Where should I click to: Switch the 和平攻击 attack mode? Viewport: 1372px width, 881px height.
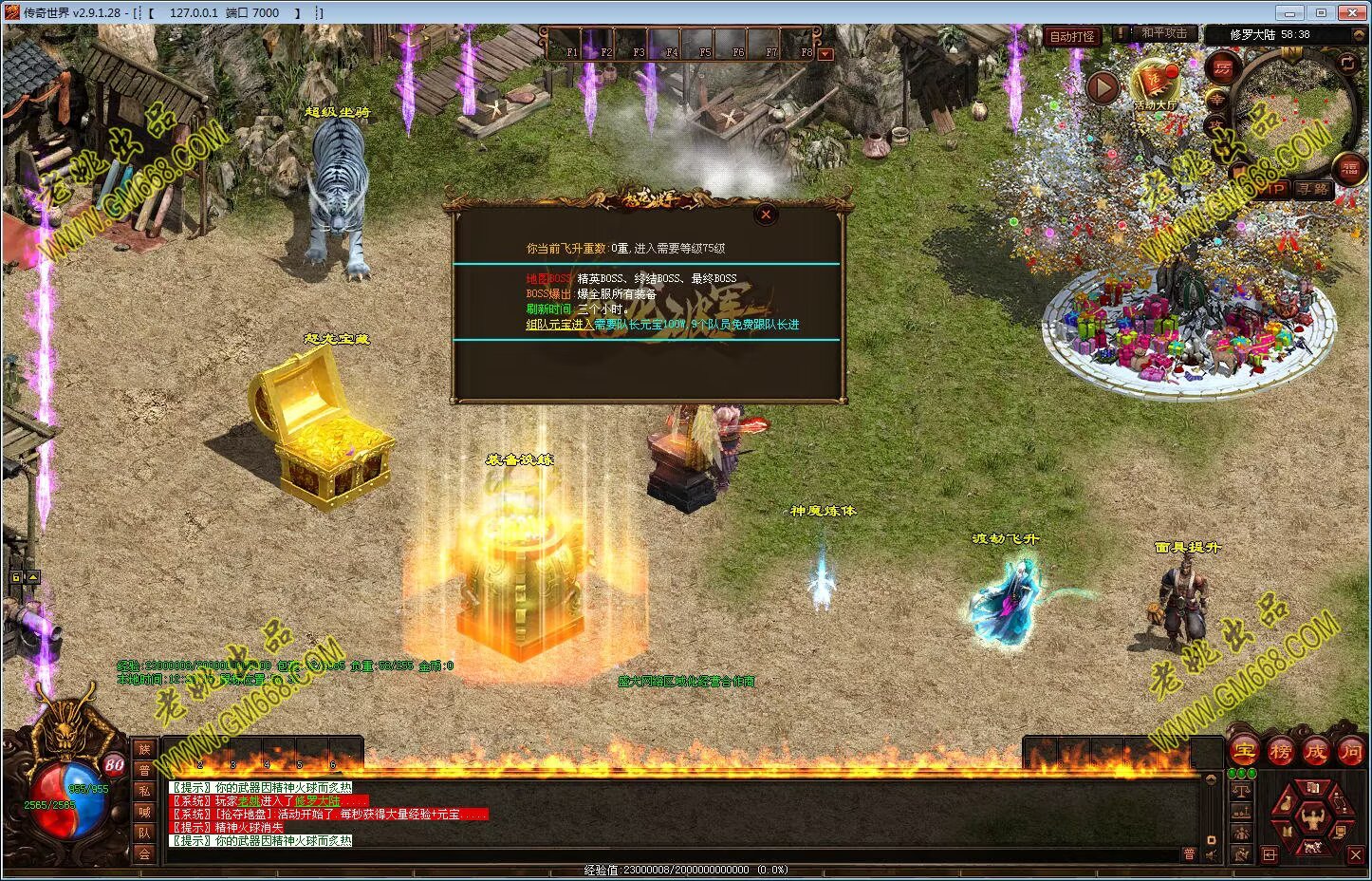1163,33
